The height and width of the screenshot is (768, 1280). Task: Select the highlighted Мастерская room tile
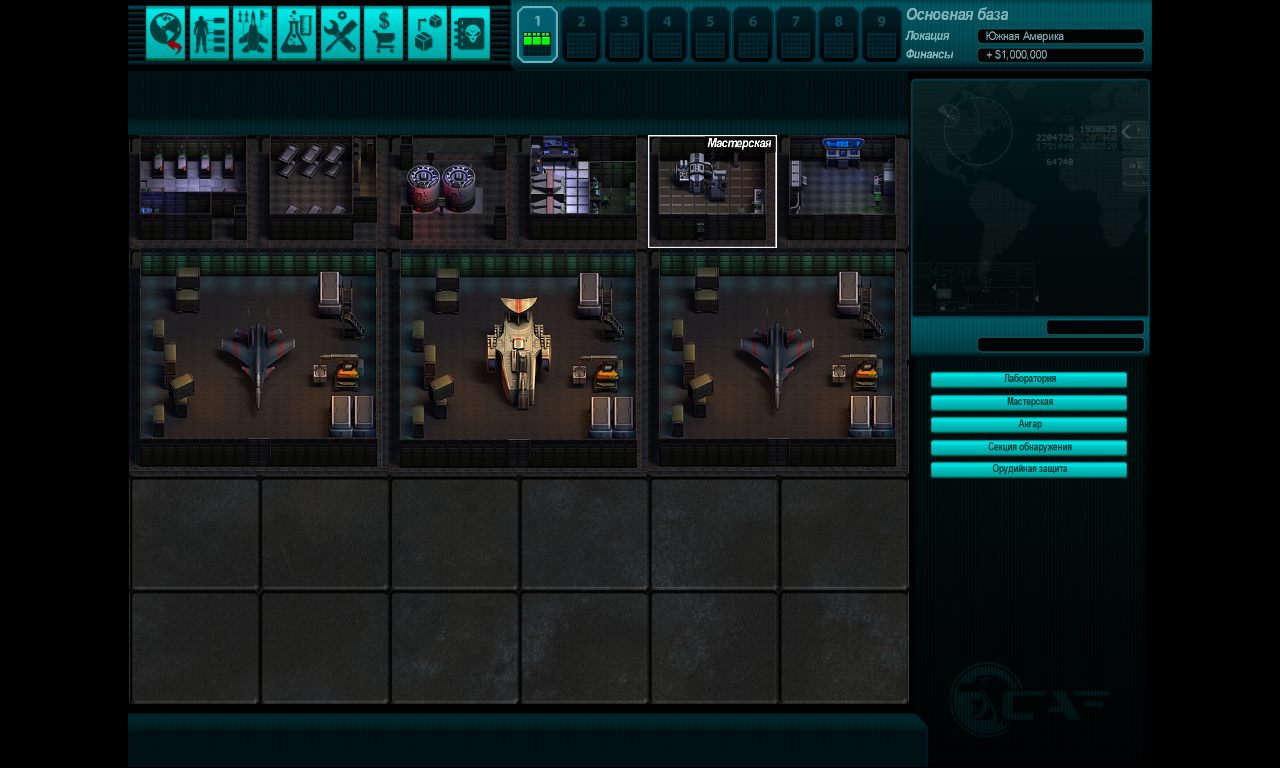[x=712, y=192]
